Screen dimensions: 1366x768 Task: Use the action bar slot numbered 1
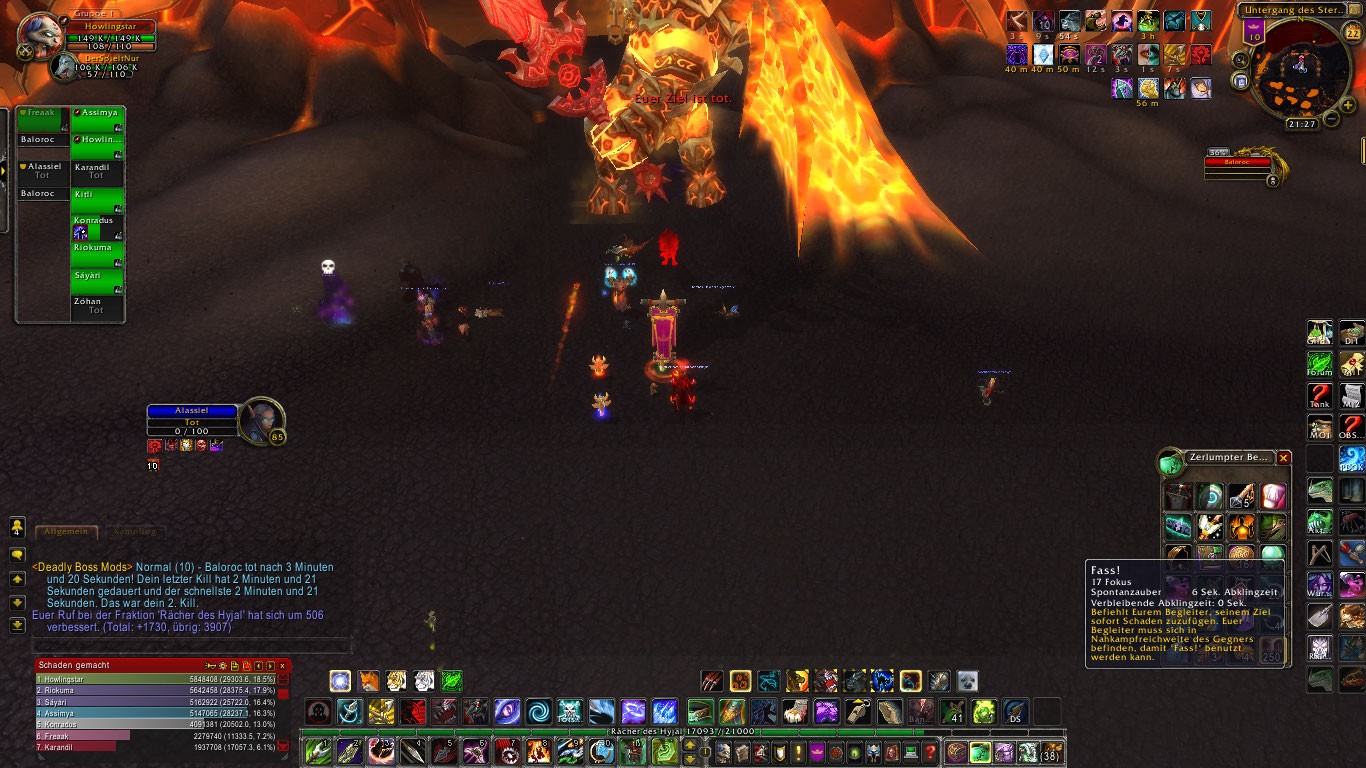tap(318, 751)
